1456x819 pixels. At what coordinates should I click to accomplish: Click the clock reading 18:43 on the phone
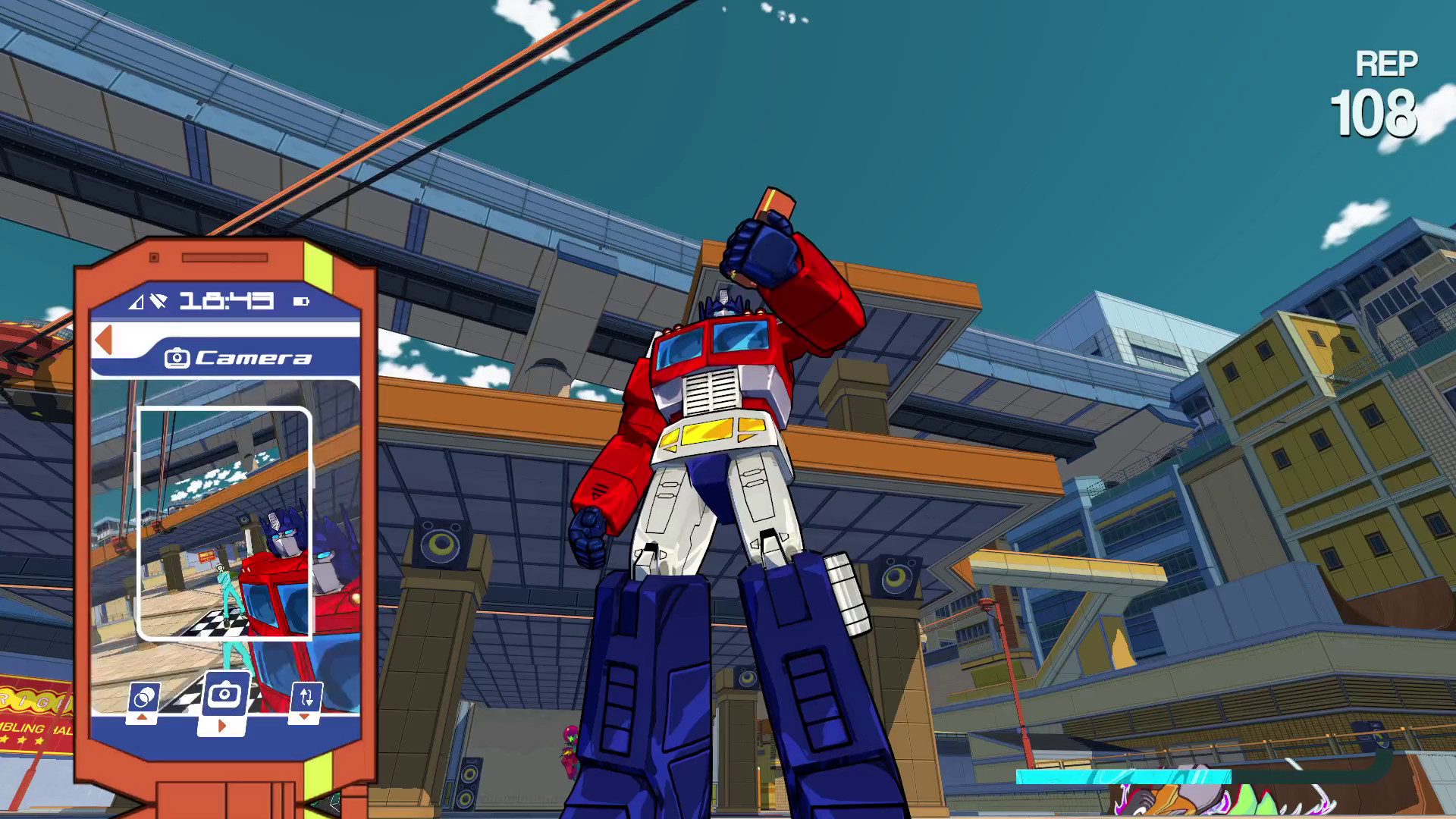click(225, 300)
